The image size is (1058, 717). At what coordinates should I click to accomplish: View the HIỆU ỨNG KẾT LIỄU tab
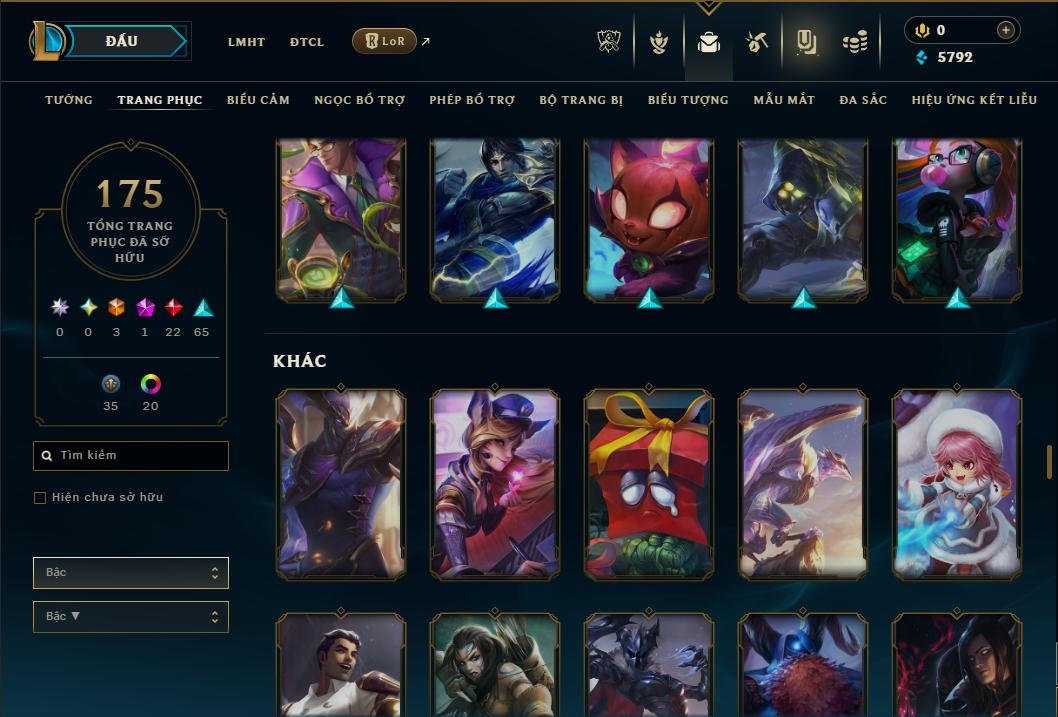pyautogui.click(x=978, y=100)
